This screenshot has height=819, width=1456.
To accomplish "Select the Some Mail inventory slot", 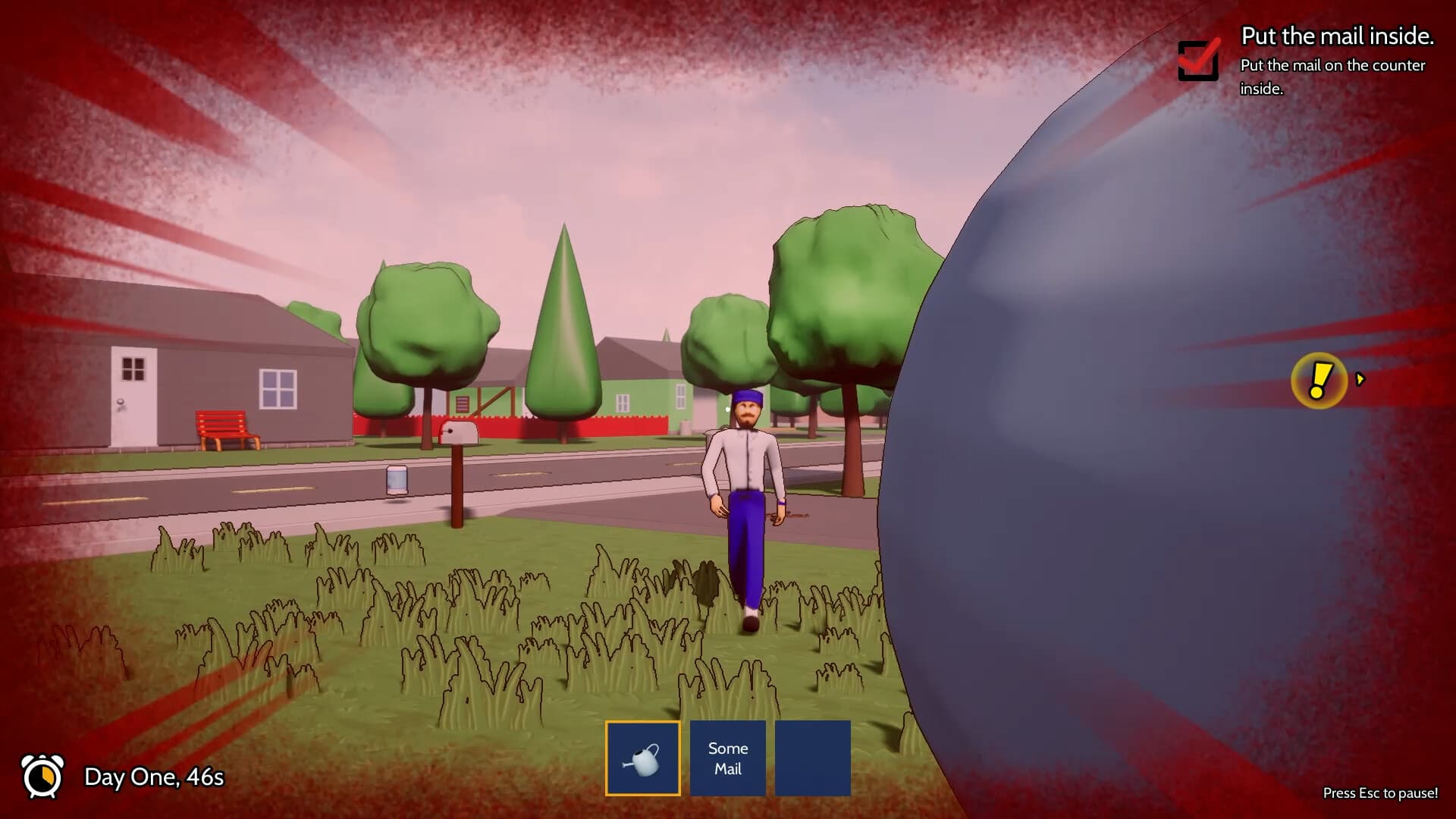I will point(727,758).
